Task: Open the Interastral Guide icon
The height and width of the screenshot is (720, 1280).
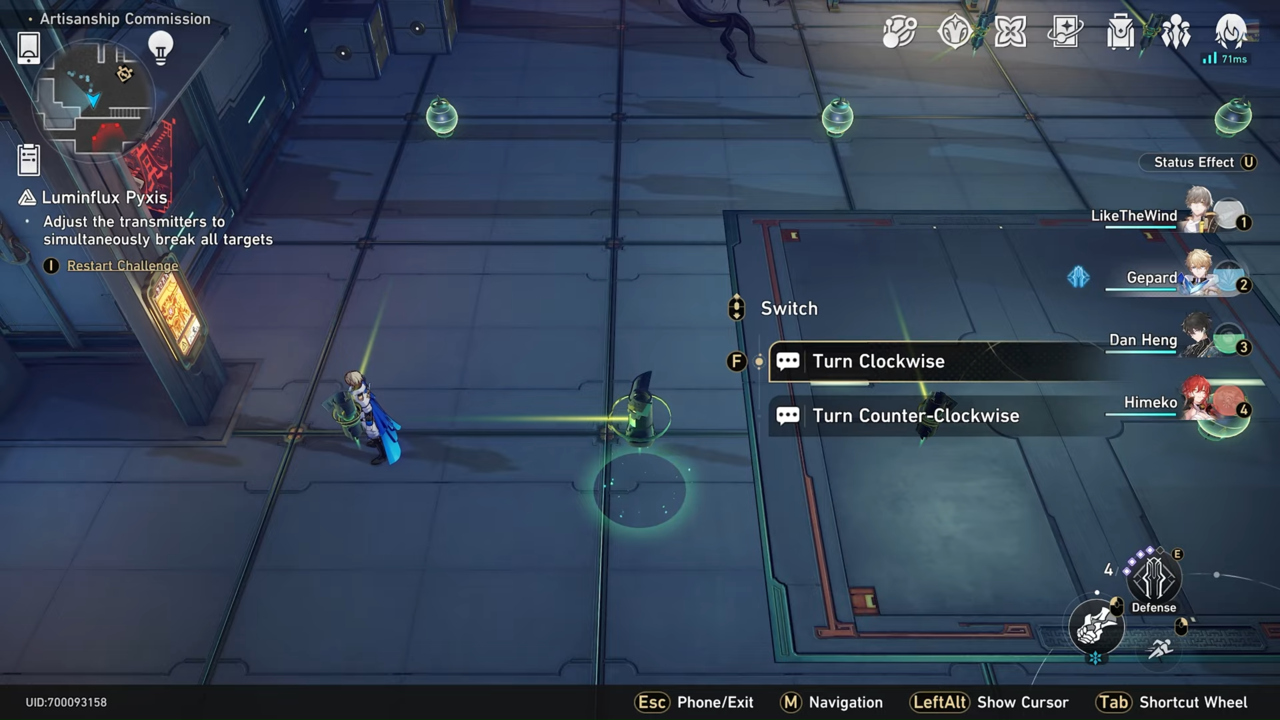Action: (x=954, y=33)
